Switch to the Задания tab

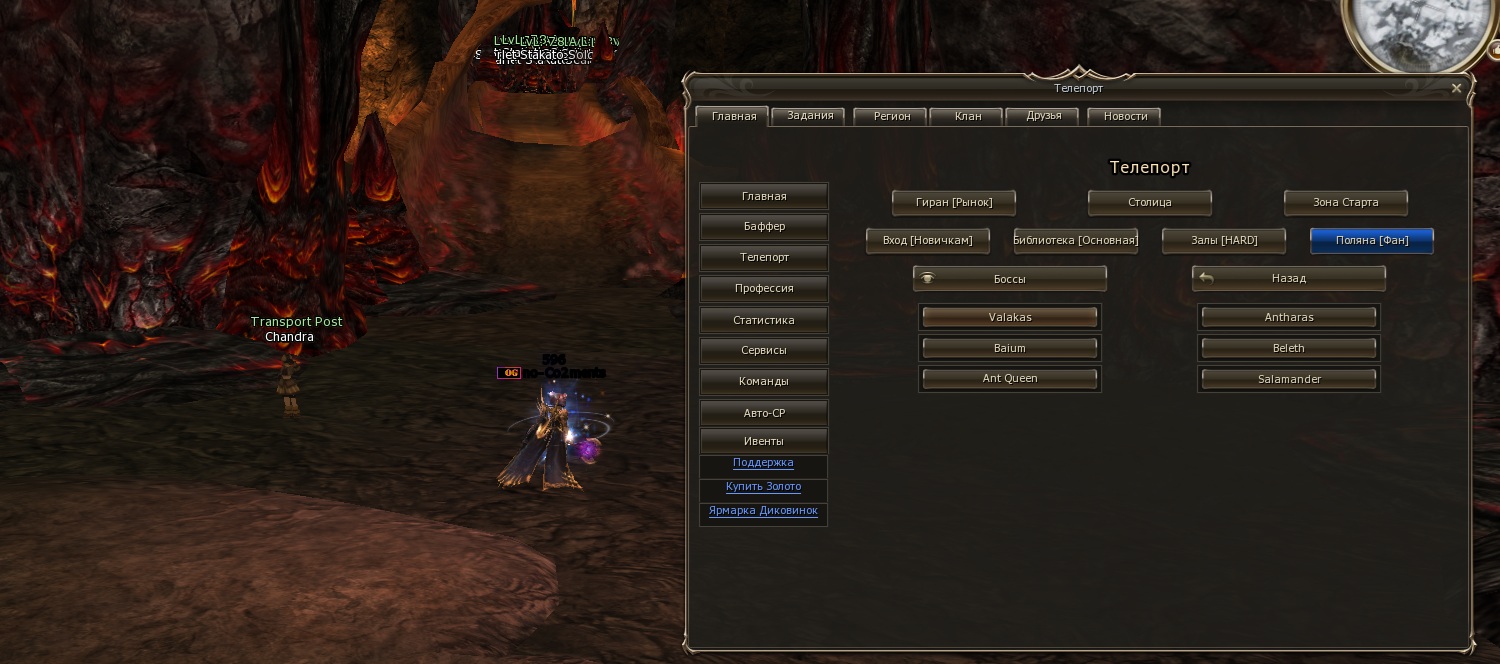tap(810, 116)
